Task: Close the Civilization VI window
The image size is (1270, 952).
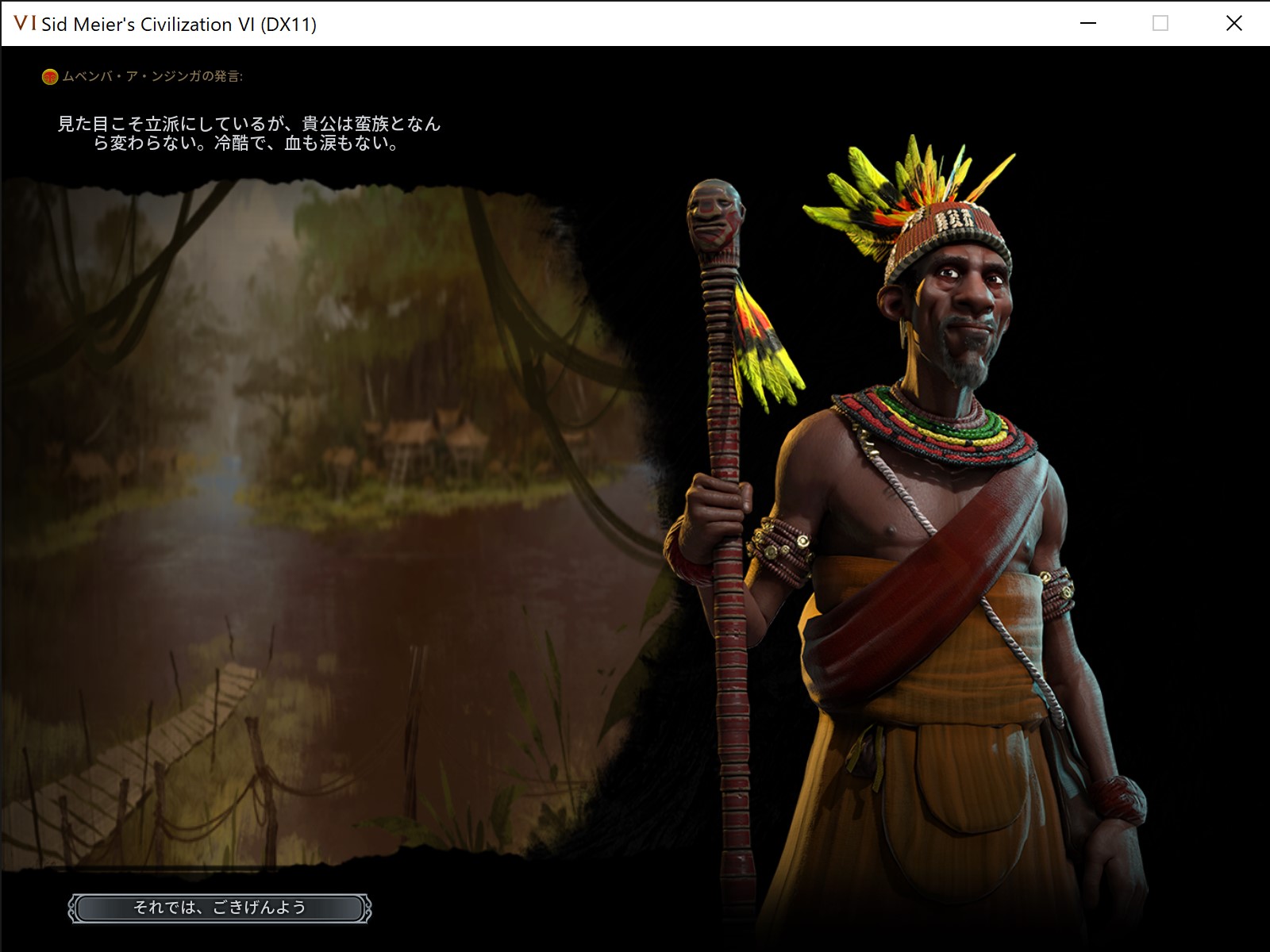Action: coord(1233,24)
